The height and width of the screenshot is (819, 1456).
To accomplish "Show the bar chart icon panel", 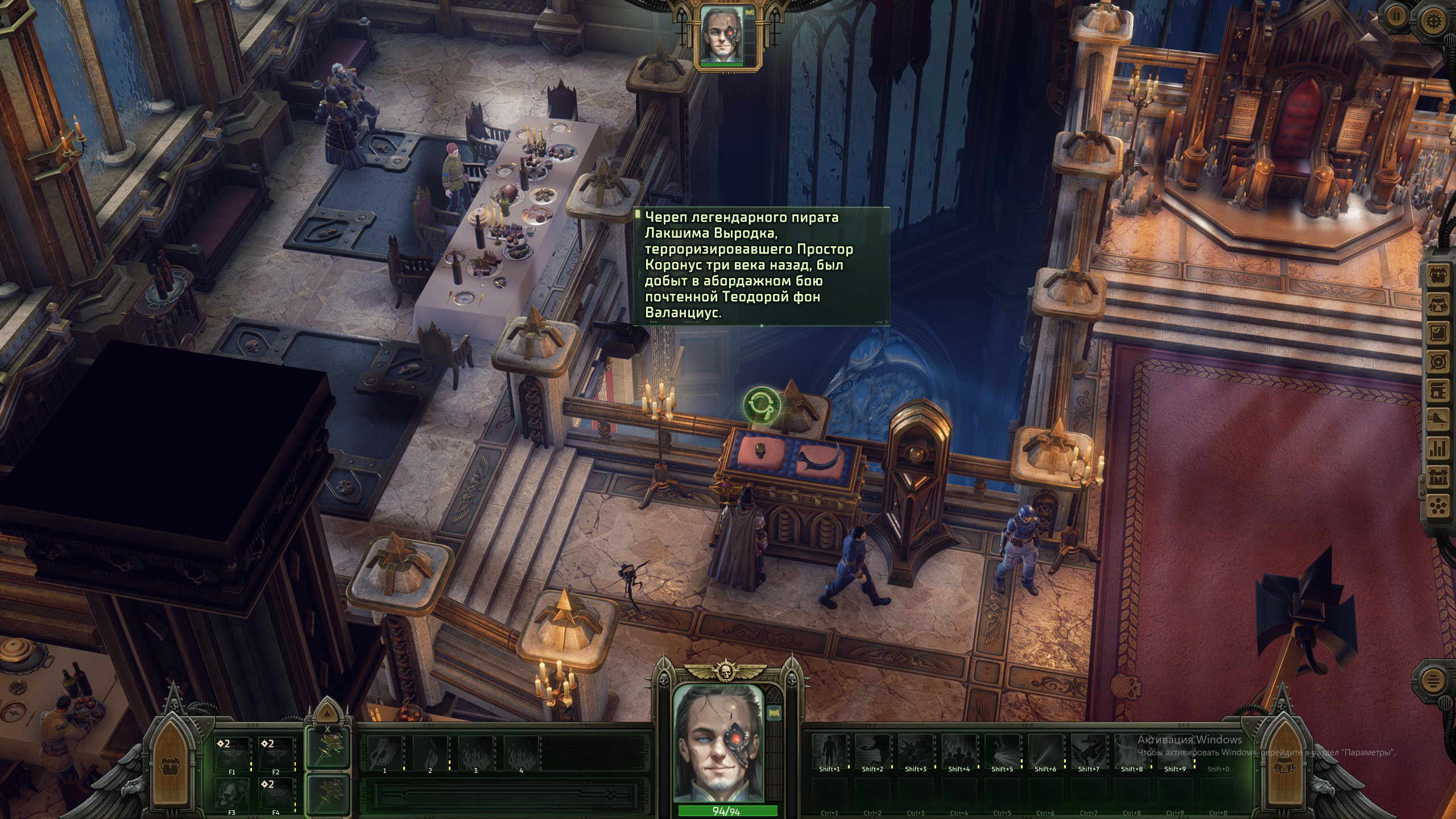I will click(1438, 448).
